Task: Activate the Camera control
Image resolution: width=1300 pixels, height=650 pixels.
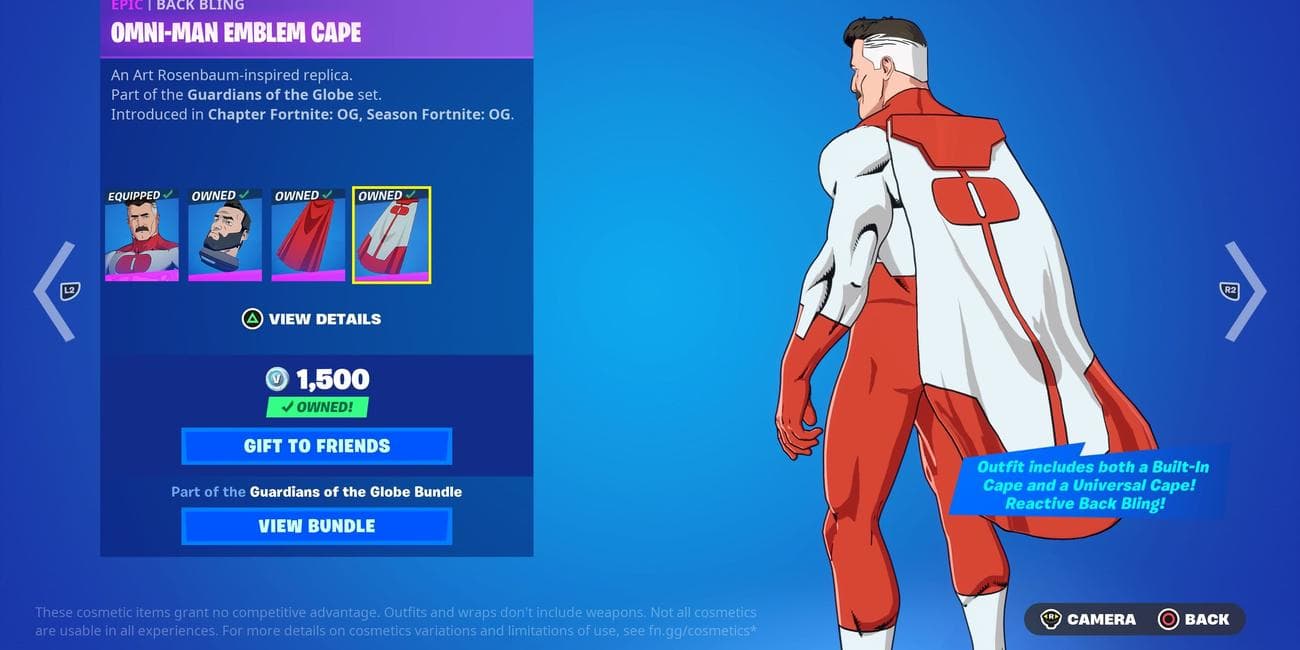Action: pyautogui.click(x=1088, y=619)
